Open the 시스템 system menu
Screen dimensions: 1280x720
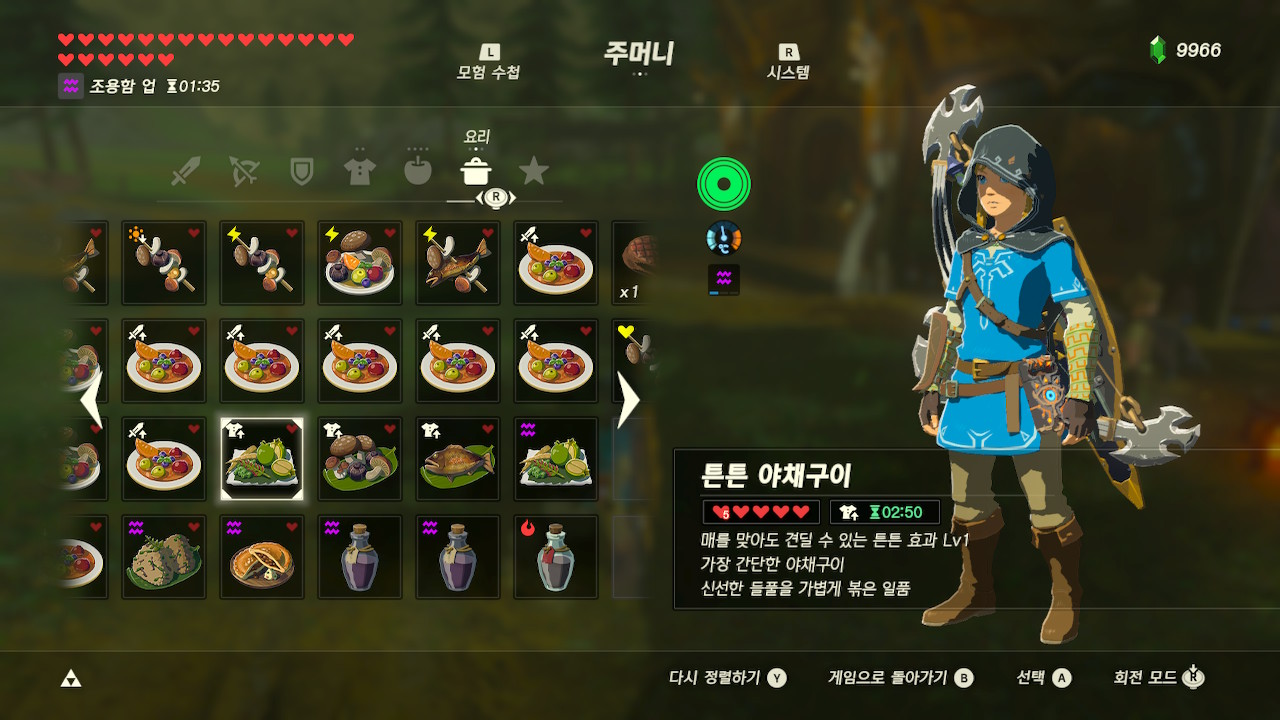point(787,58)
